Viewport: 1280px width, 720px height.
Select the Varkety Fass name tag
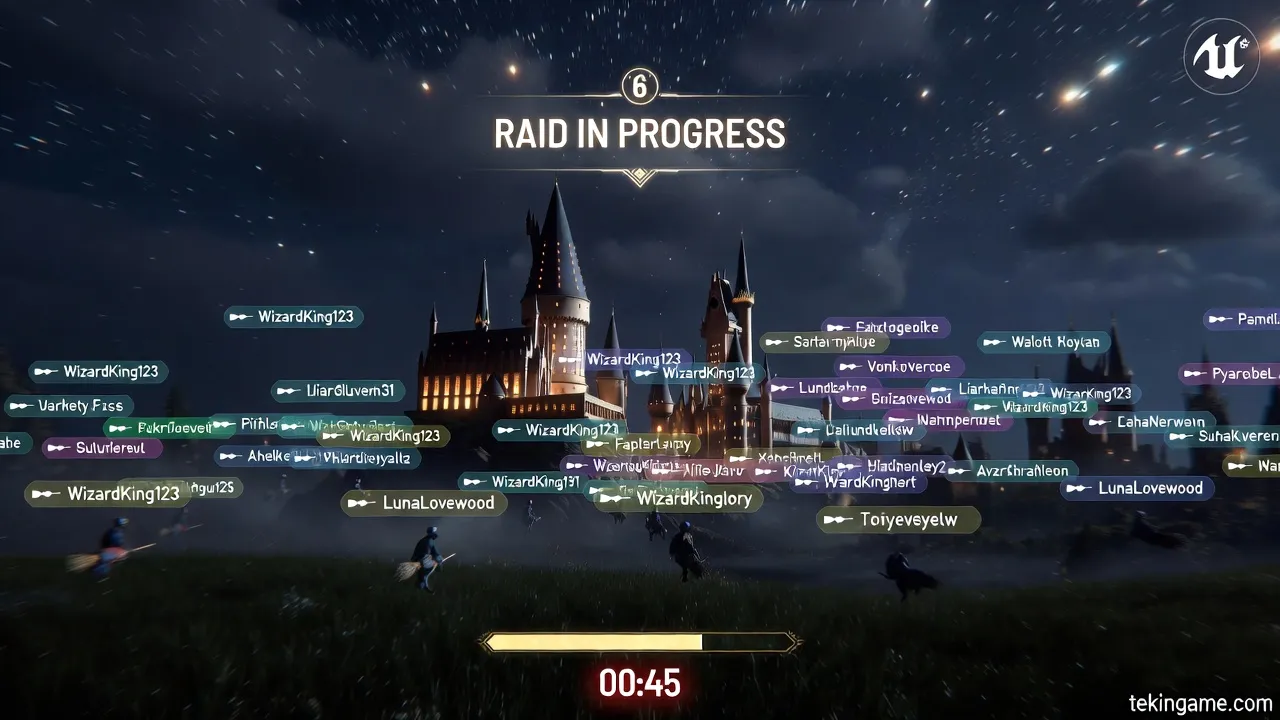coord(68,406)
